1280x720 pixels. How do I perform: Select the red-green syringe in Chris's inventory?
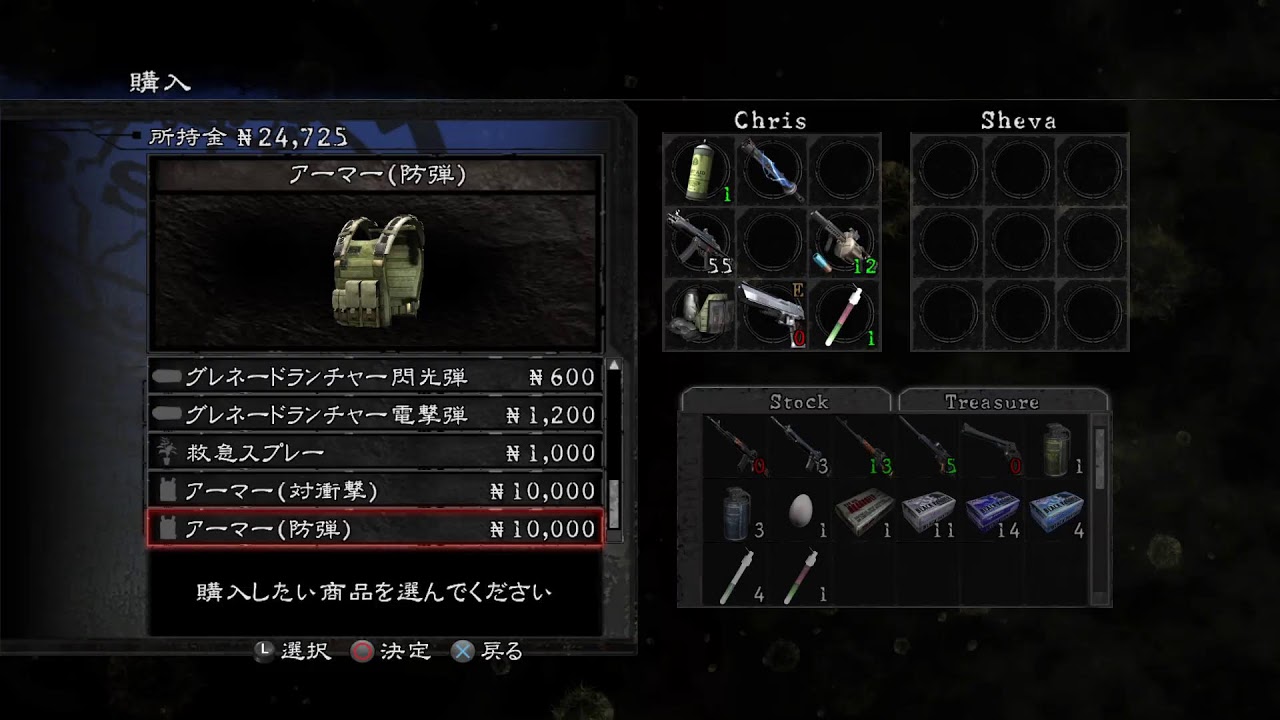click(843, 314)
